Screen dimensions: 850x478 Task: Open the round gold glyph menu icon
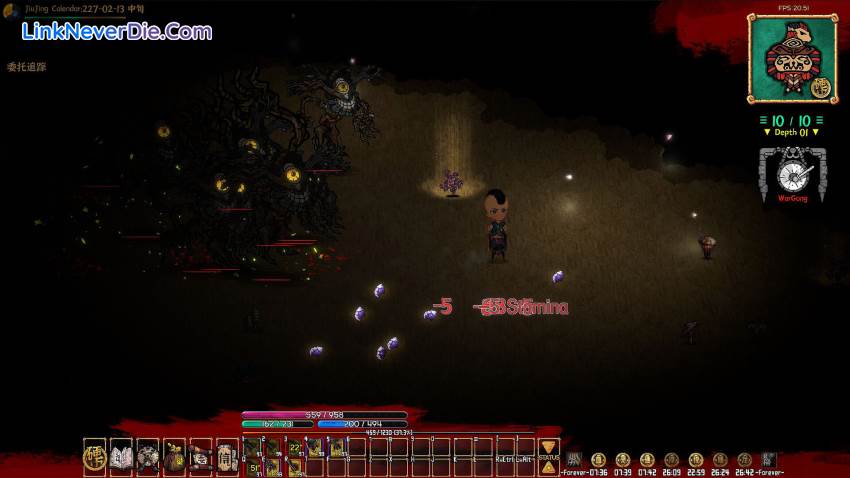95,455
